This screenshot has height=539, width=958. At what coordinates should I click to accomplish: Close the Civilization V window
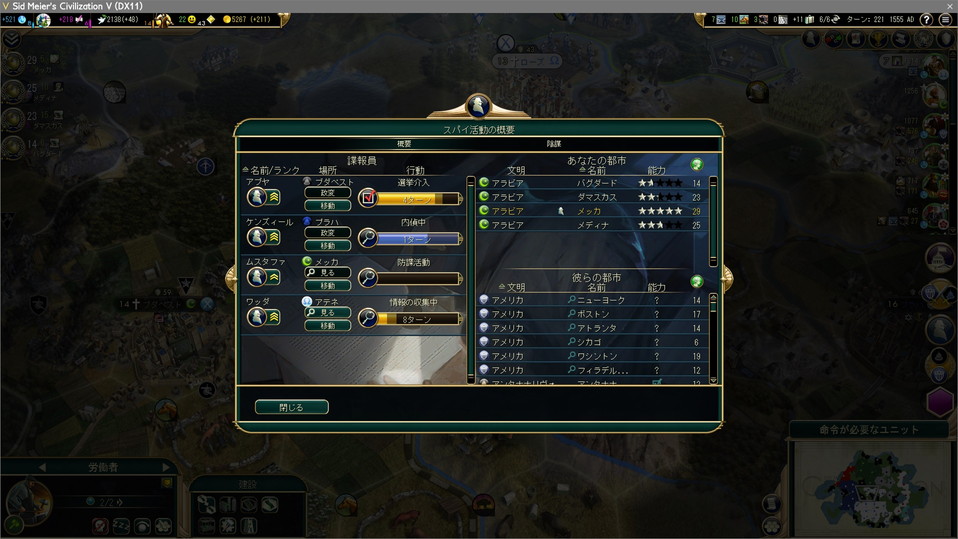[x=948, y=6]
